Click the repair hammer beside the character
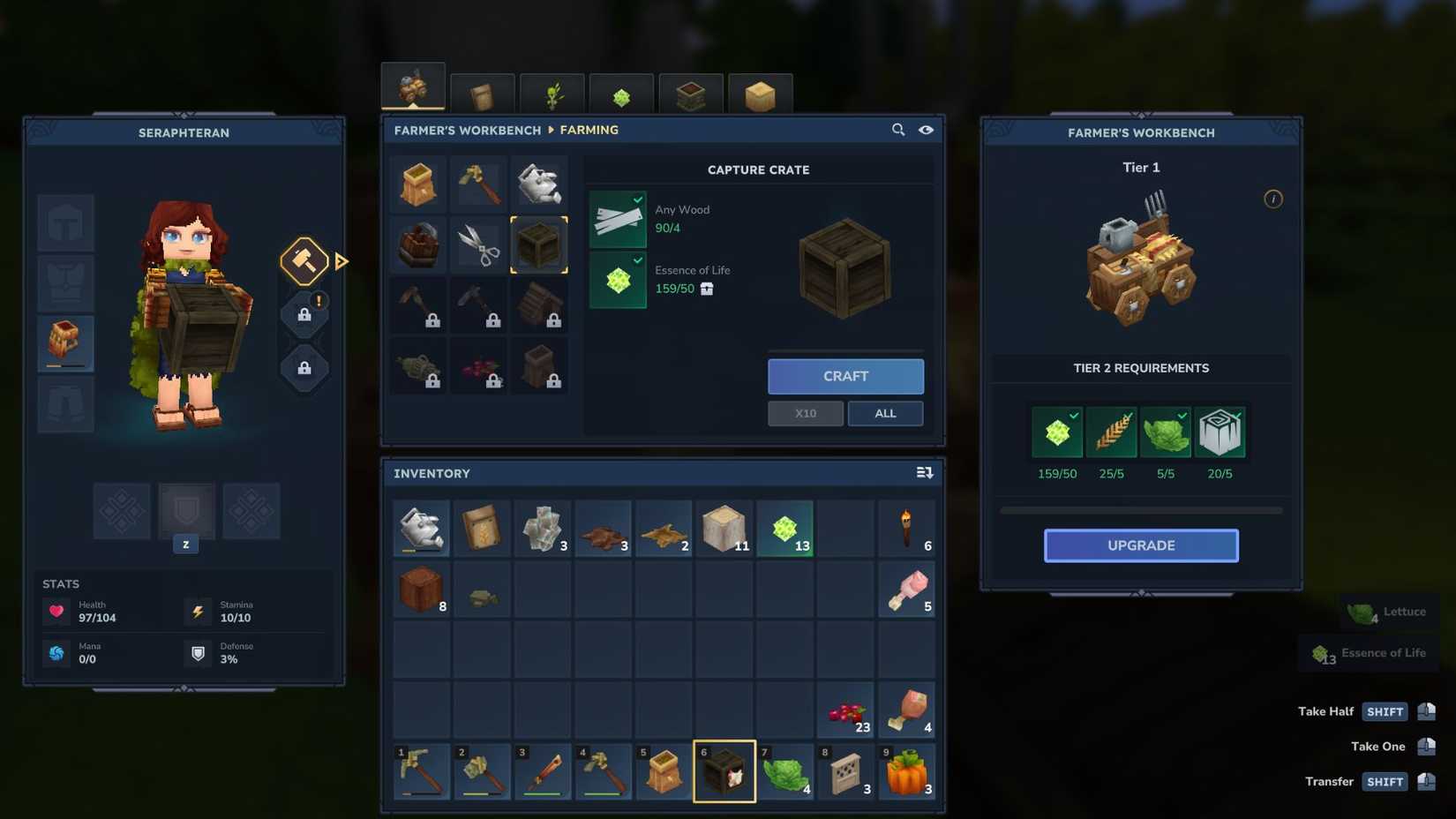This screenshot has height=819, width=1456. click(x=304, y=261)
